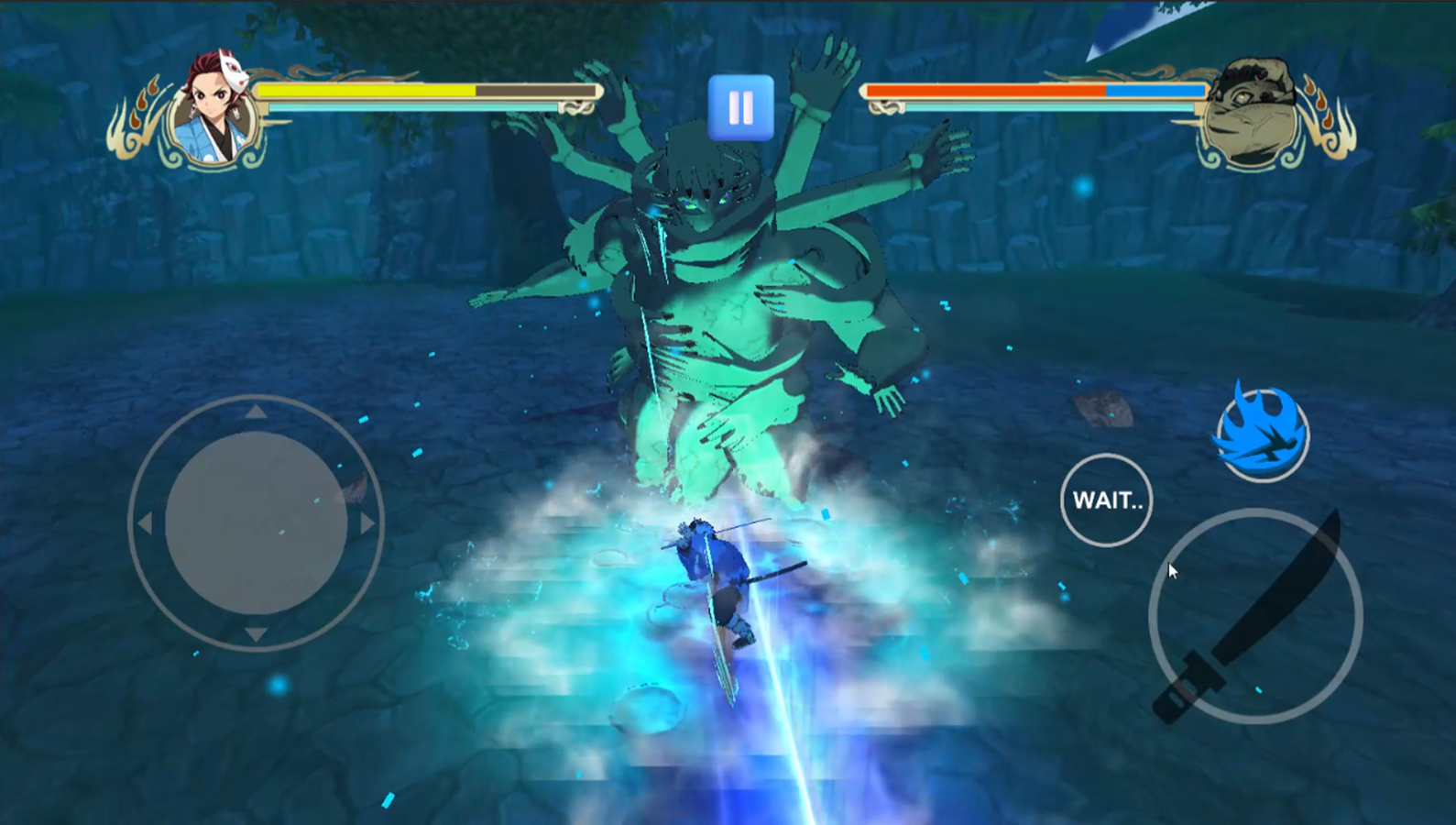Screen dimensions: 1456x825
Task: Activate the blue water-breathing skill icon
Action: click(1262, 437)
